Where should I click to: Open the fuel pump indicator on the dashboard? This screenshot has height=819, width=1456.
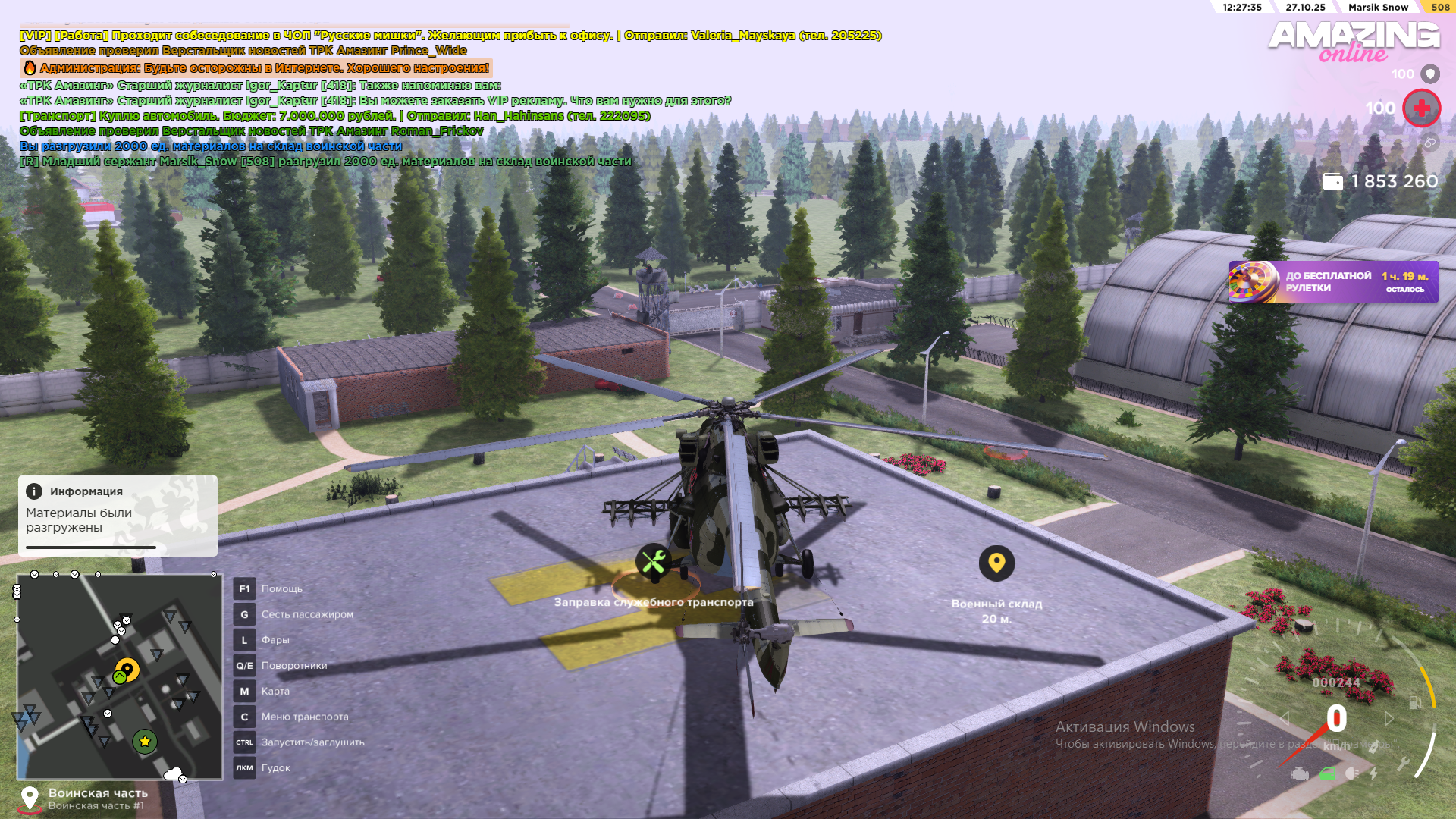coord(1414,703)
